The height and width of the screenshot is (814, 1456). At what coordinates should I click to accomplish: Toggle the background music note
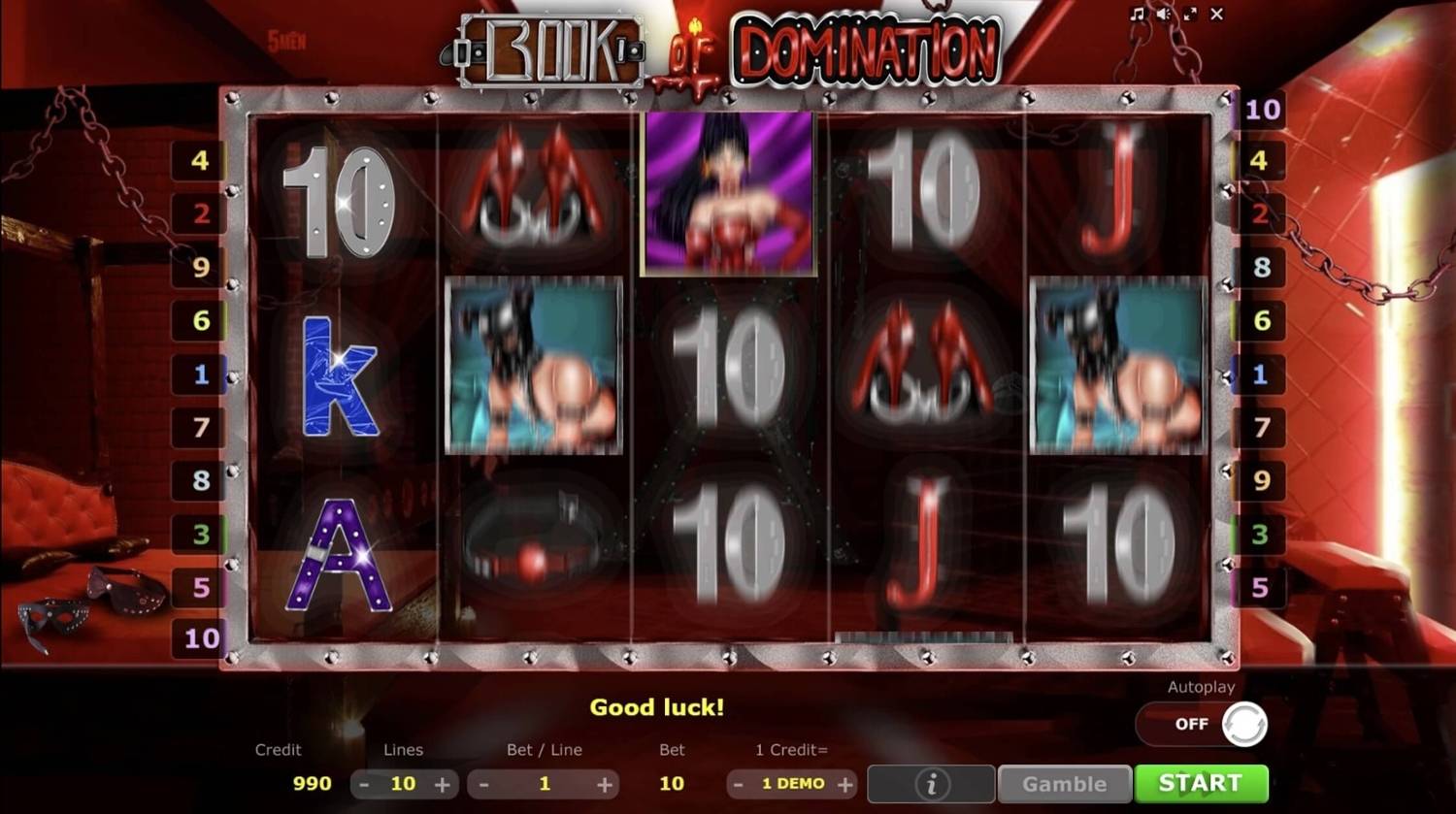(1140, 15)
